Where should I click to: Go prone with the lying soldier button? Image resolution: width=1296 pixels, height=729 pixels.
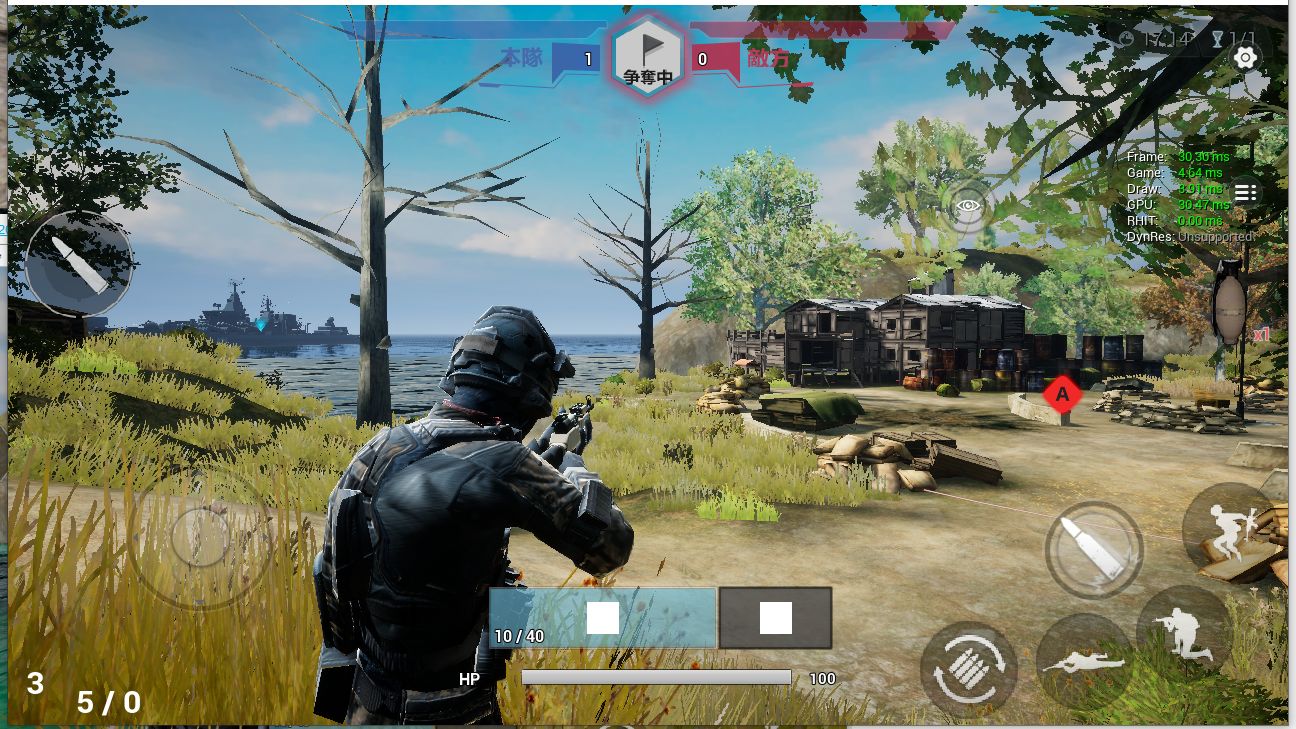click(x=1084, y=662)
